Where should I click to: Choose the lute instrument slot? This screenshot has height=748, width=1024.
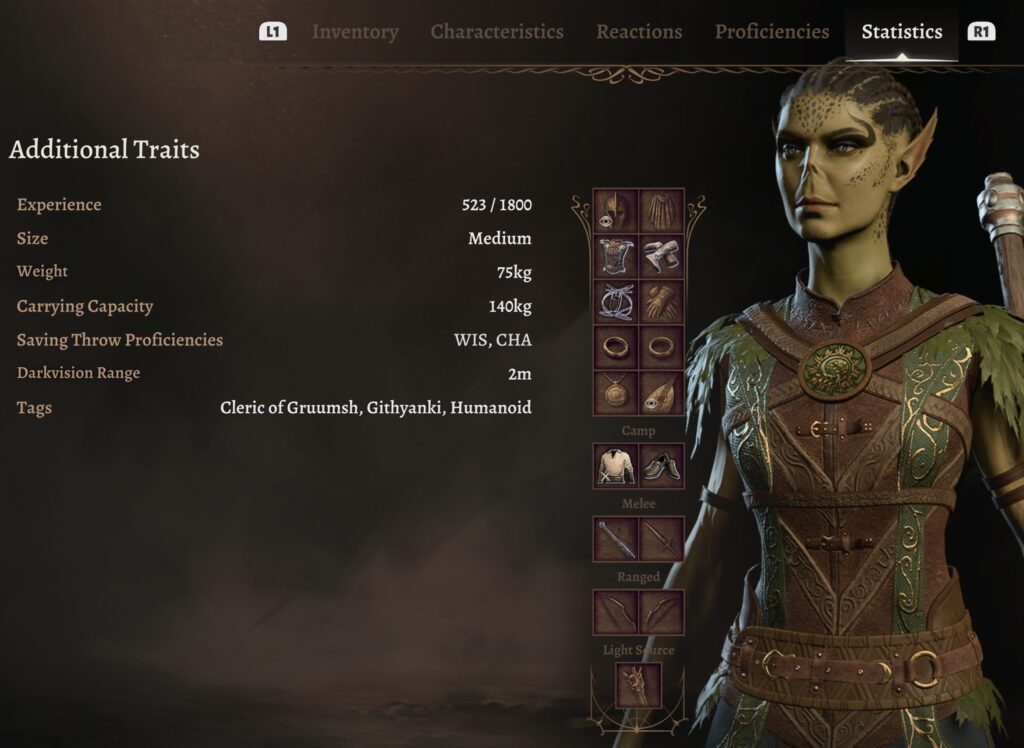click(x=662, y=392)
